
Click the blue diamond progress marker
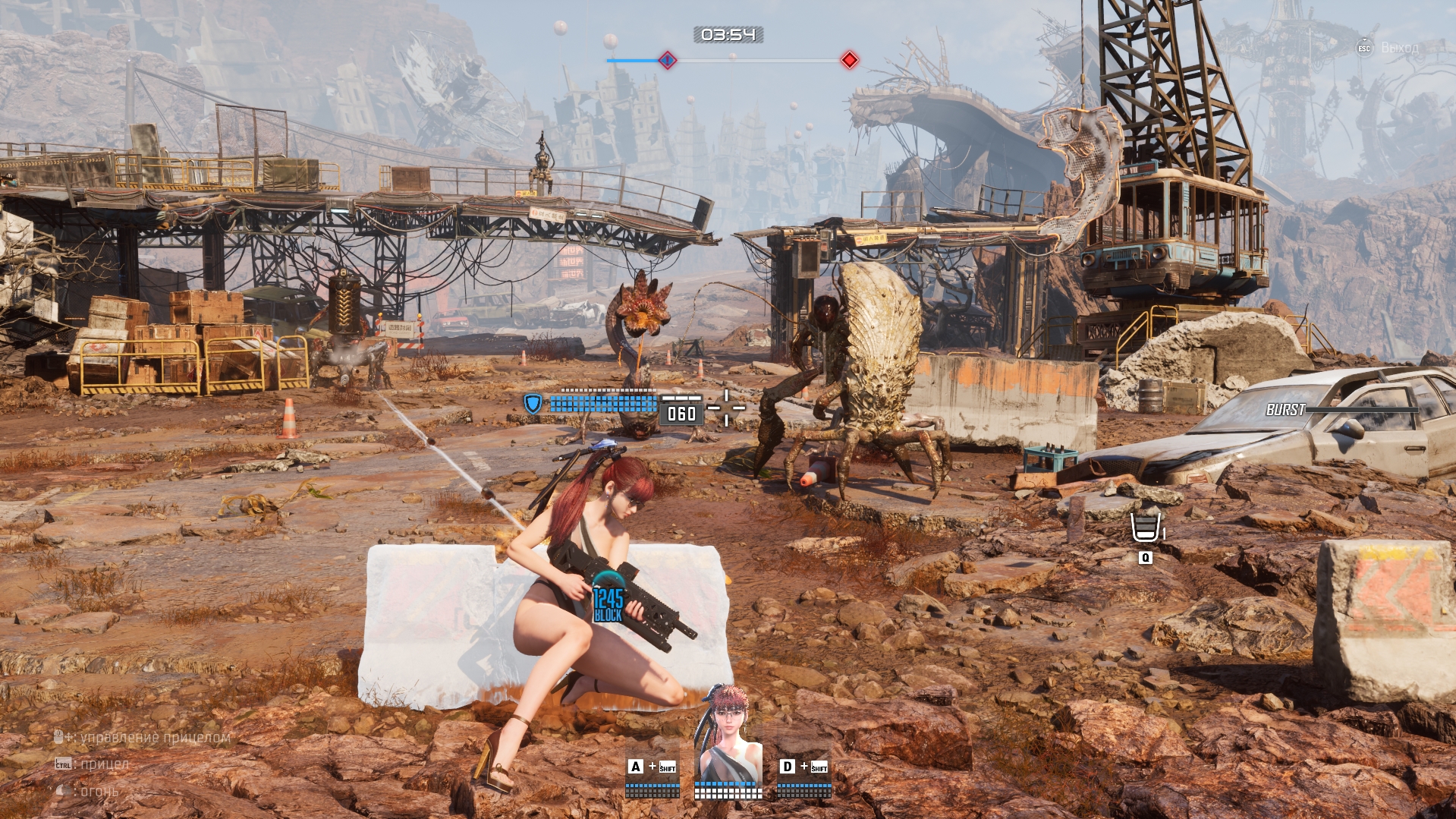(667, 60)
